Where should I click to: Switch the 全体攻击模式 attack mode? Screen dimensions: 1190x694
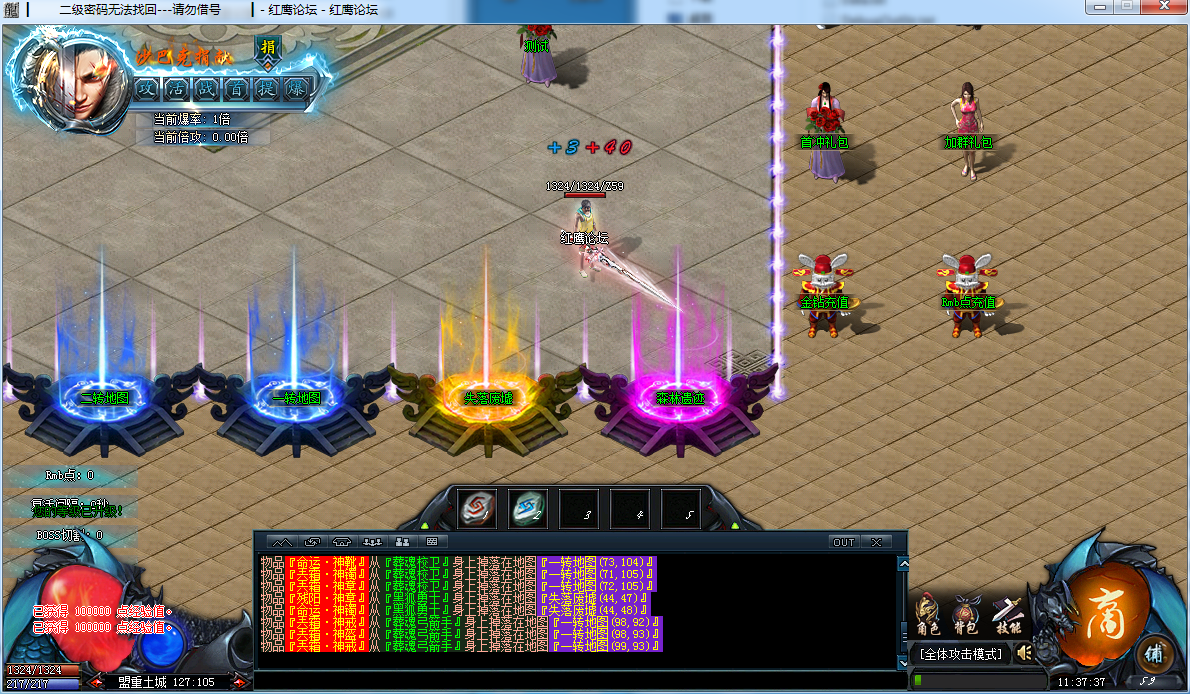coord(959,654)
